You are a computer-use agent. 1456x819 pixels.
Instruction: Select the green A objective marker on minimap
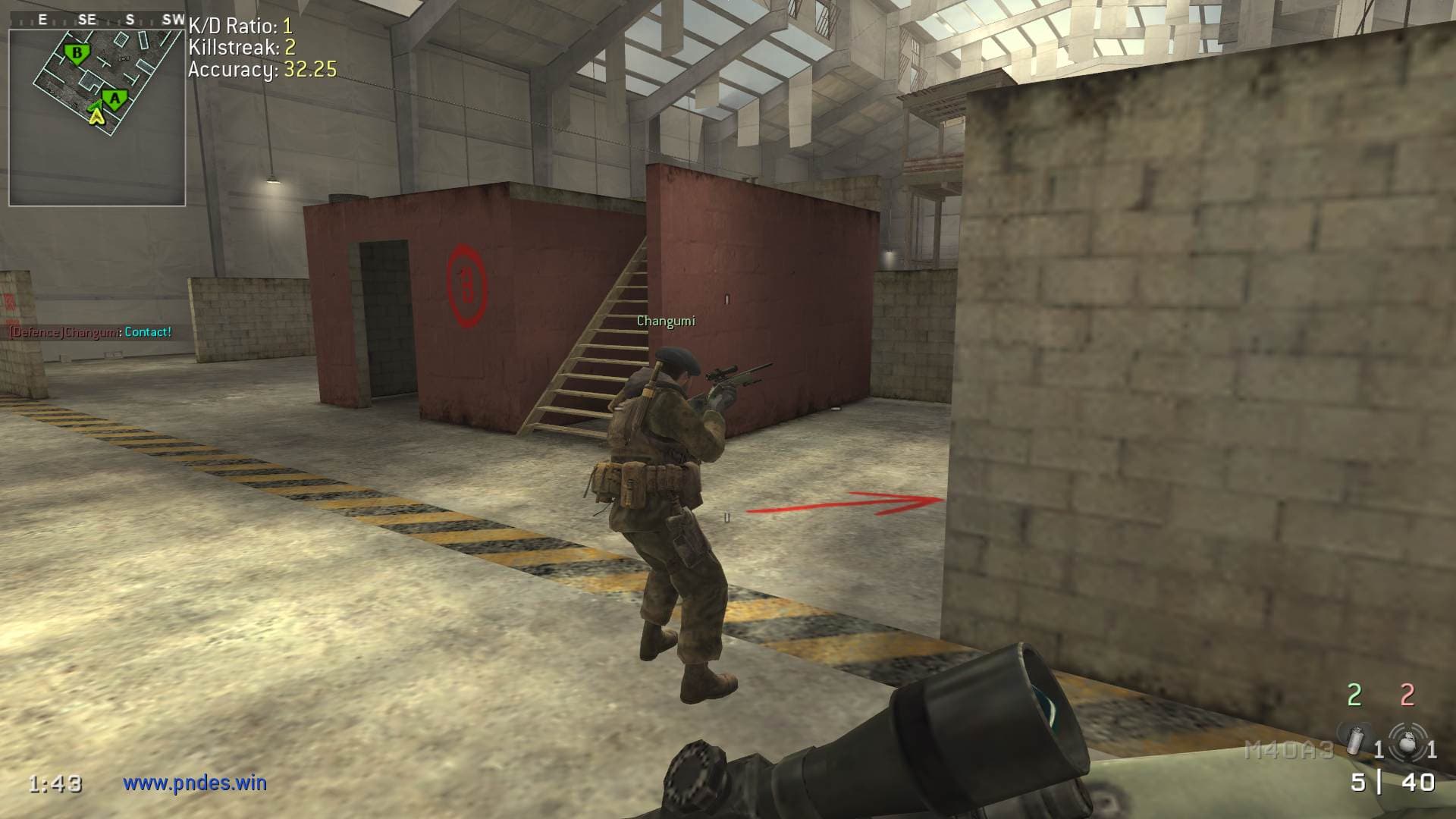(x=115, y=98)
